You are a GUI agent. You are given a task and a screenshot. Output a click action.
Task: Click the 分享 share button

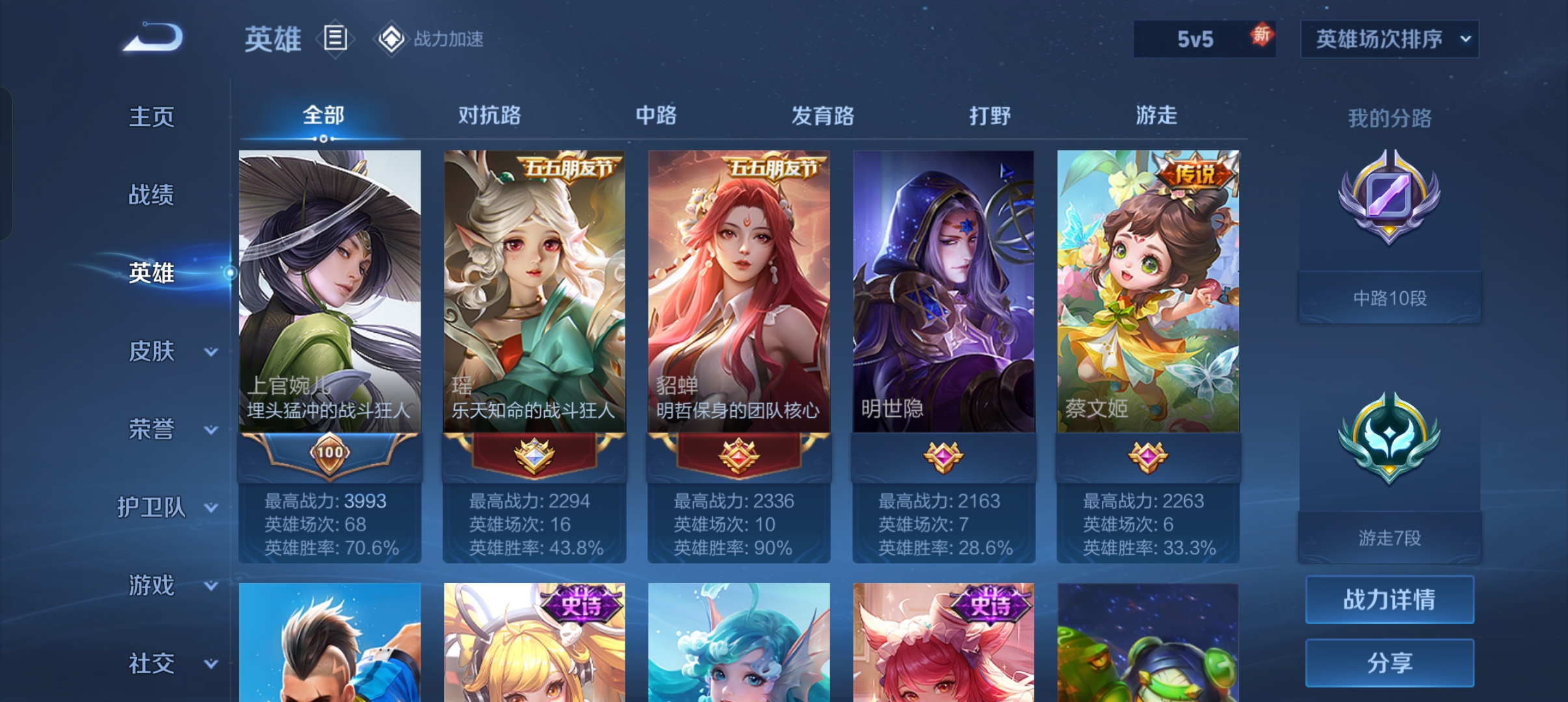[1389, 662]
